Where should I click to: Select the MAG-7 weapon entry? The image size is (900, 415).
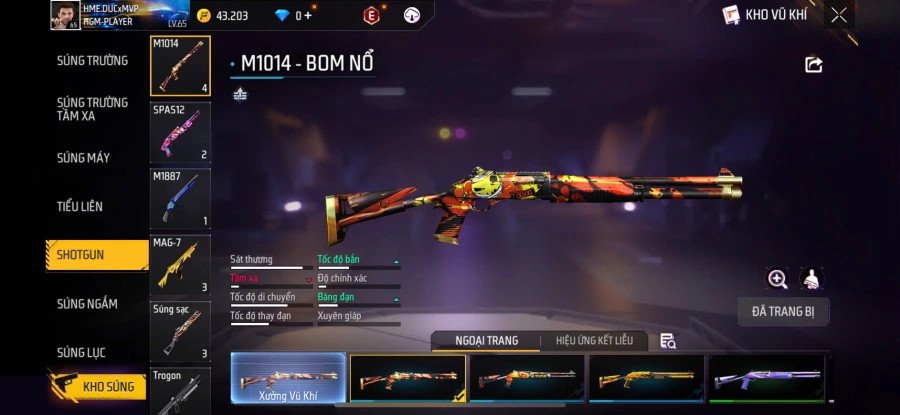pyautogui.click(x=180, y=265)
